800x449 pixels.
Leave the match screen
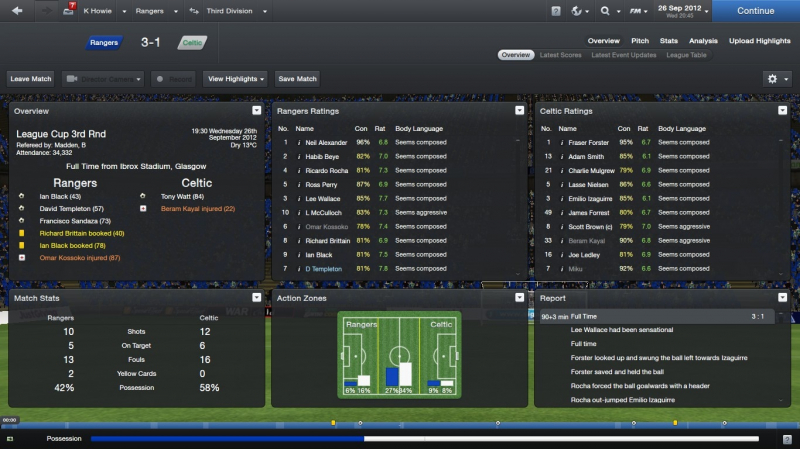[x=31, y=78]
